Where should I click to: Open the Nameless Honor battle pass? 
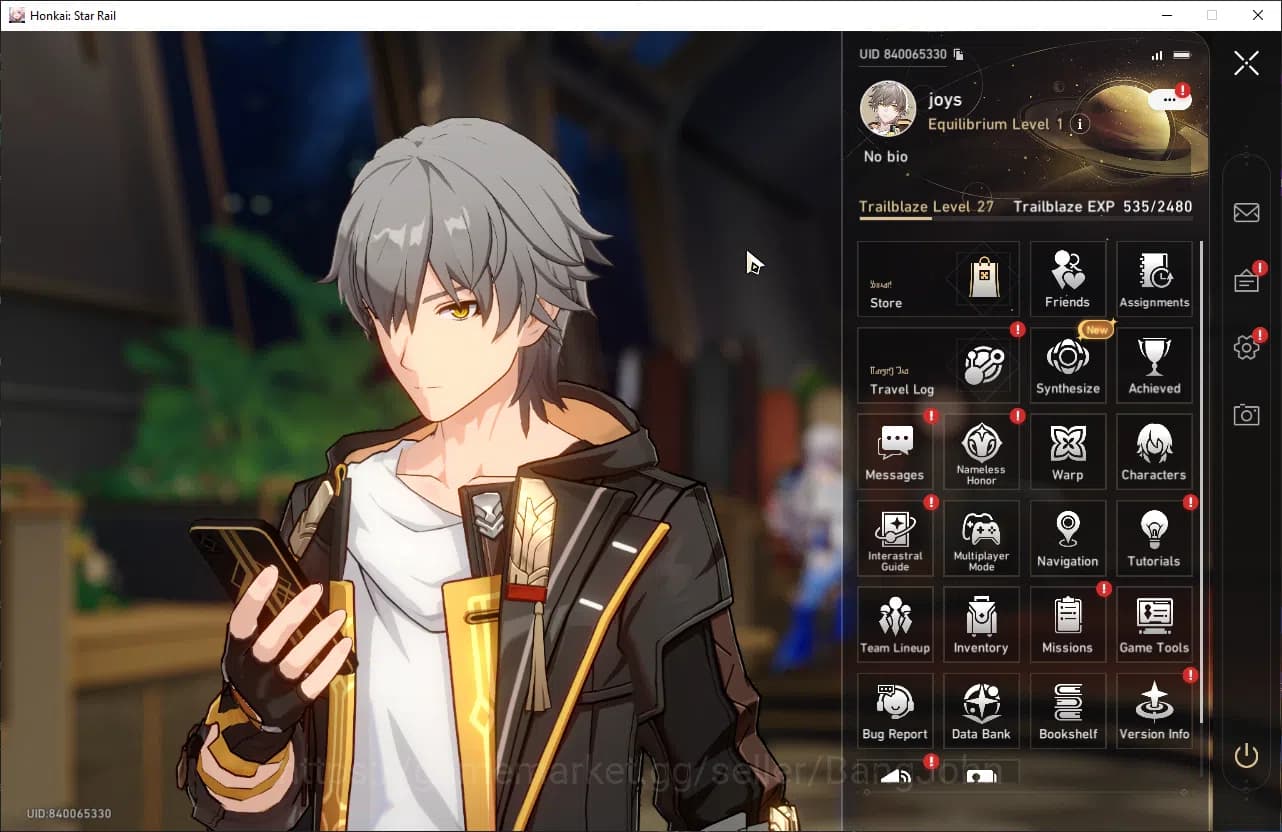(981, 451)
